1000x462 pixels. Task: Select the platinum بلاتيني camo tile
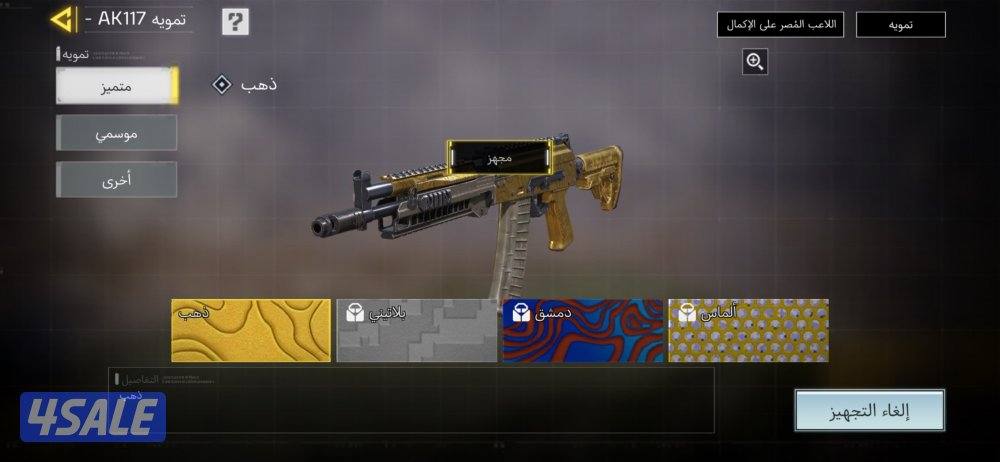pos(417,330)
